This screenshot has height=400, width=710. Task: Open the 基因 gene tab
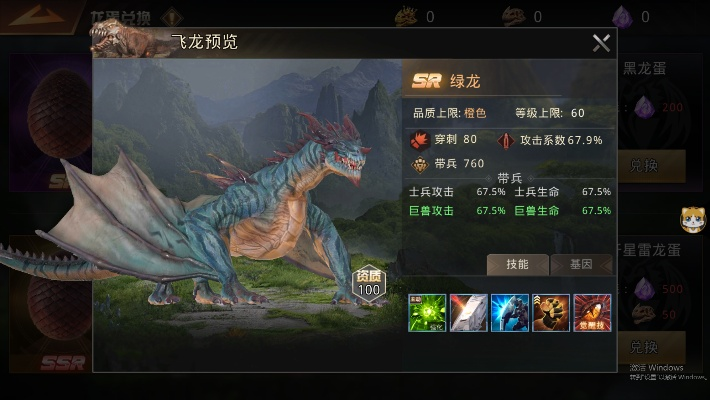[581, 264]
